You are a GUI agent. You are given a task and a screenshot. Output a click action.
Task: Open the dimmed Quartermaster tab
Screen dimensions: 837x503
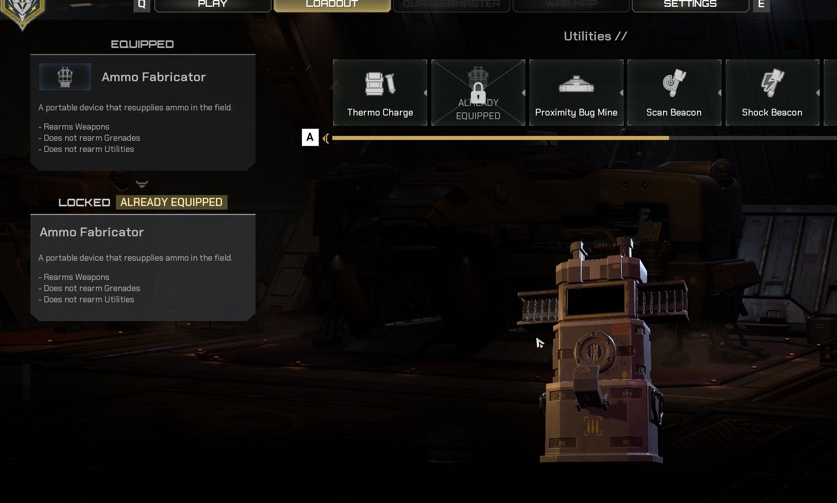[451, 5]
